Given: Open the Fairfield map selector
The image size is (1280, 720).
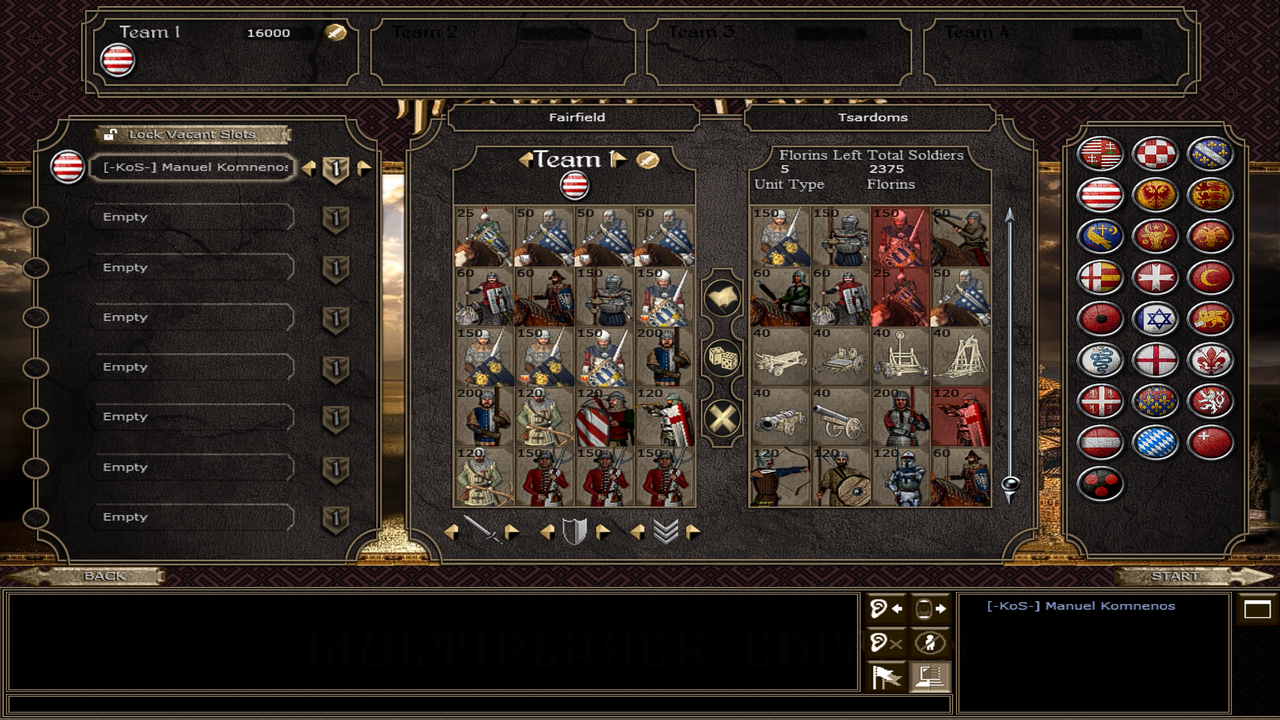Looking at the screenshot, I should coord(576,118).
